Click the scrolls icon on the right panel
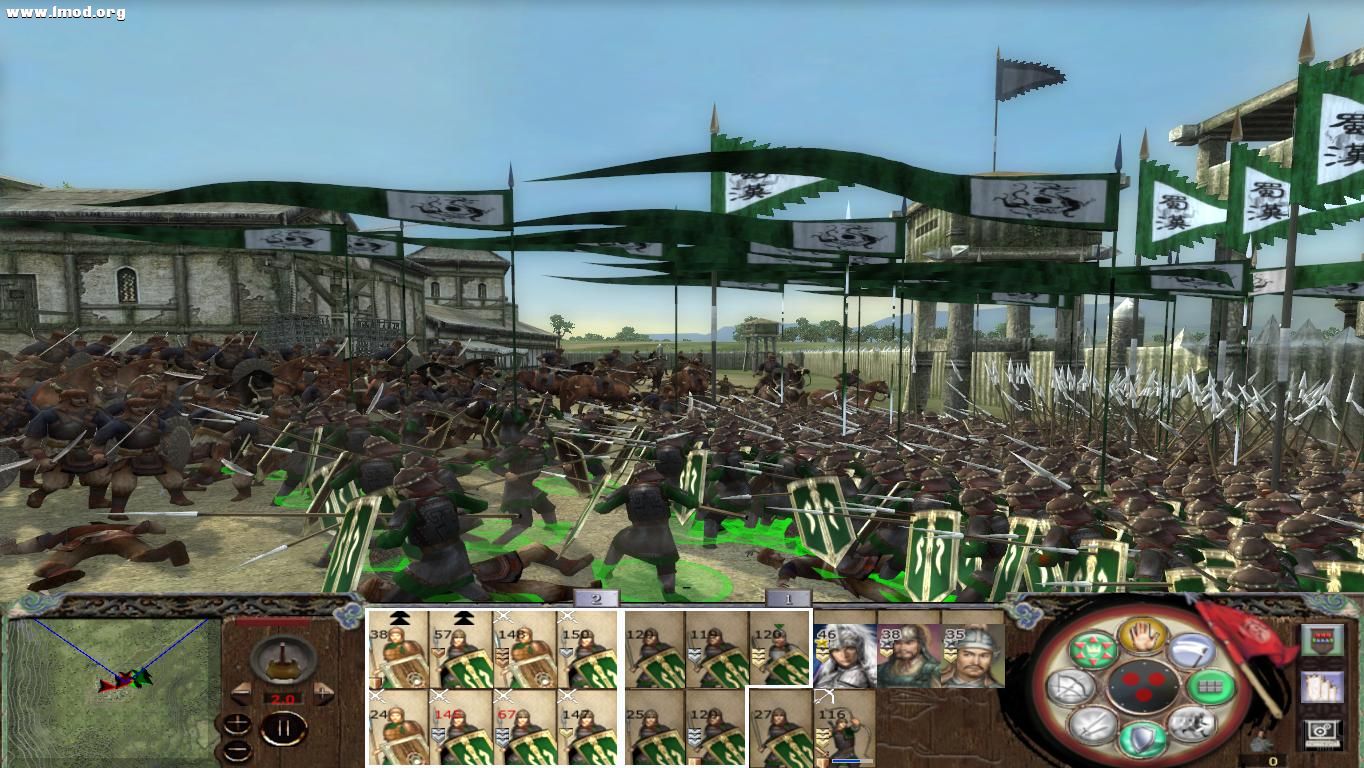 coord(1323,686)
